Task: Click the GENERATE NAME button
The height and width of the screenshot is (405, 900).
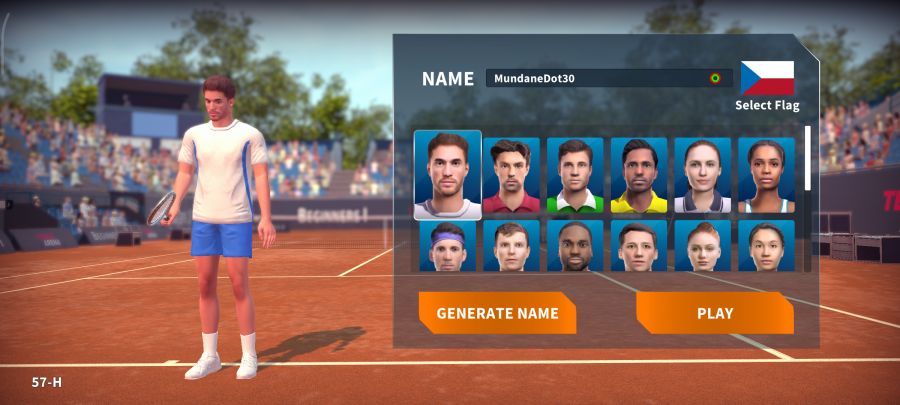Action: [x=497, y=313]
